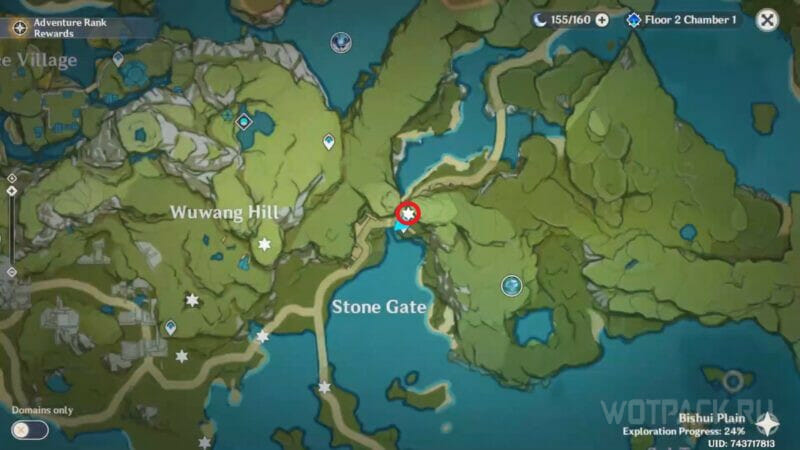Image resolution: width=800 pixels, height=450 pixels.
Task: Click the map zoom slider handle
Action: pos(11,190)
